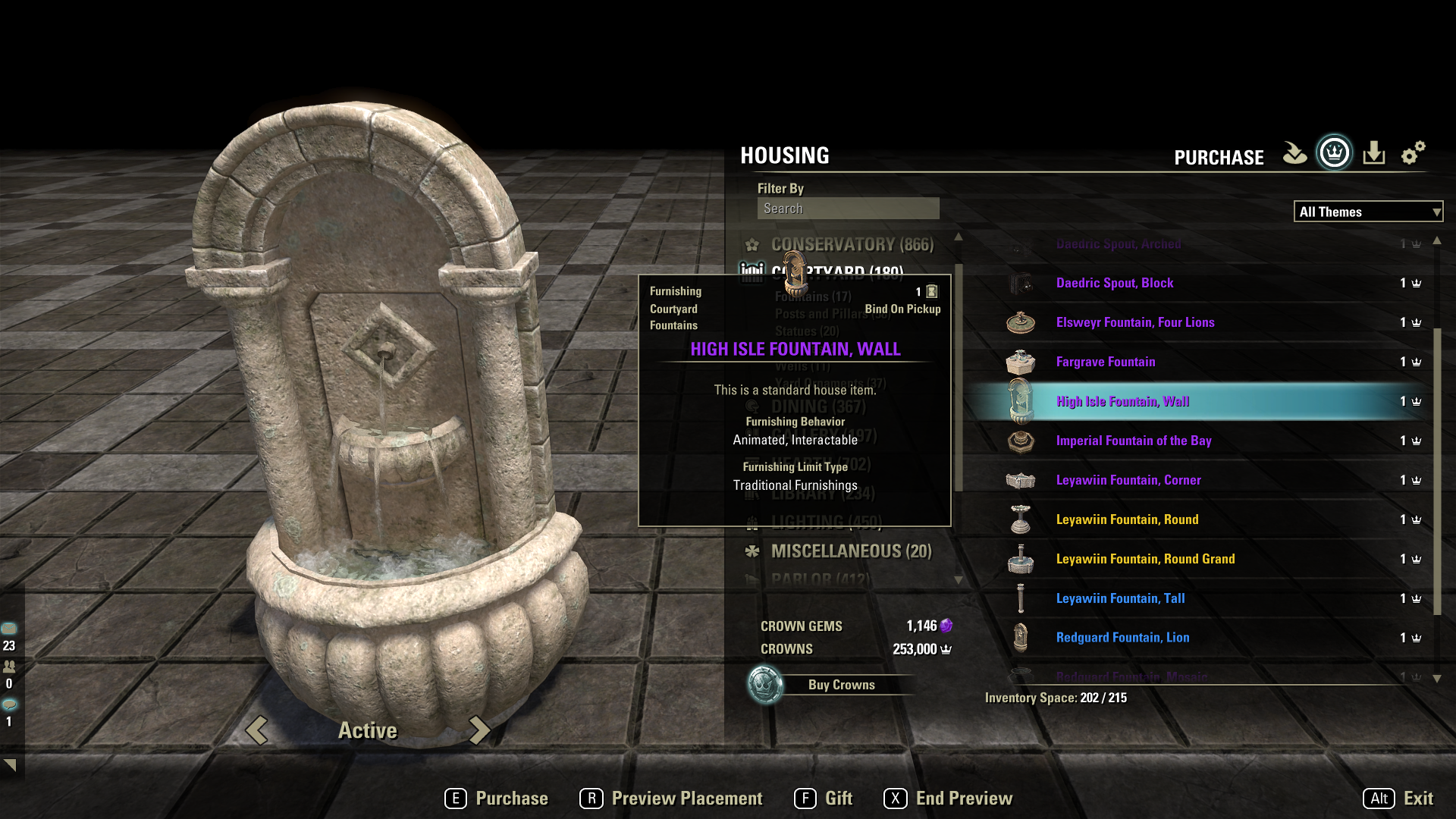Open the All Themes dropdown

pyautogui.click(x=1367, y=212)
